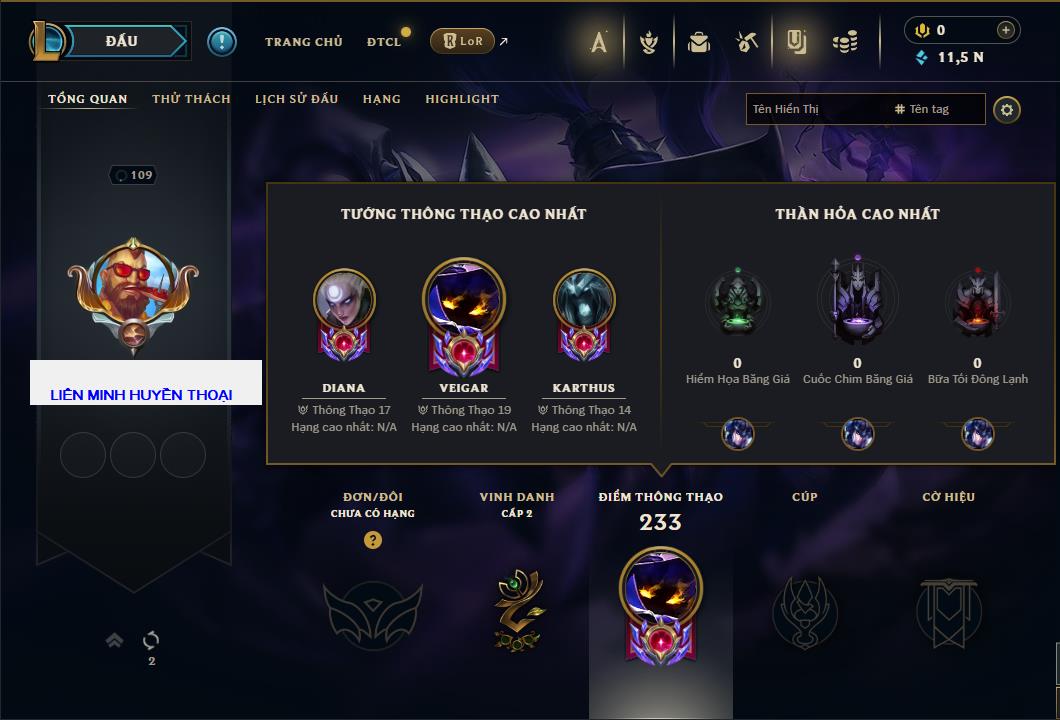This screenshot has width=1060, height=720.
Task: Select the HẠNG tab
Action: pos(381,99)
